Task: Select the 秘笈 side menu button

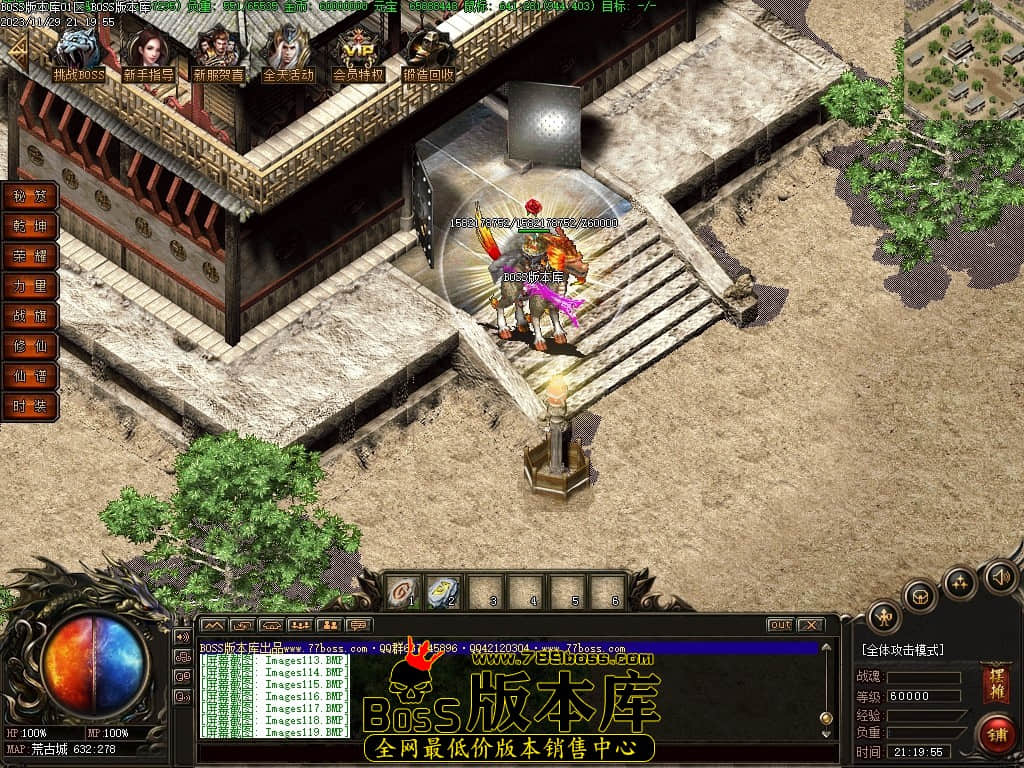Action: click(x=30, y=197)
